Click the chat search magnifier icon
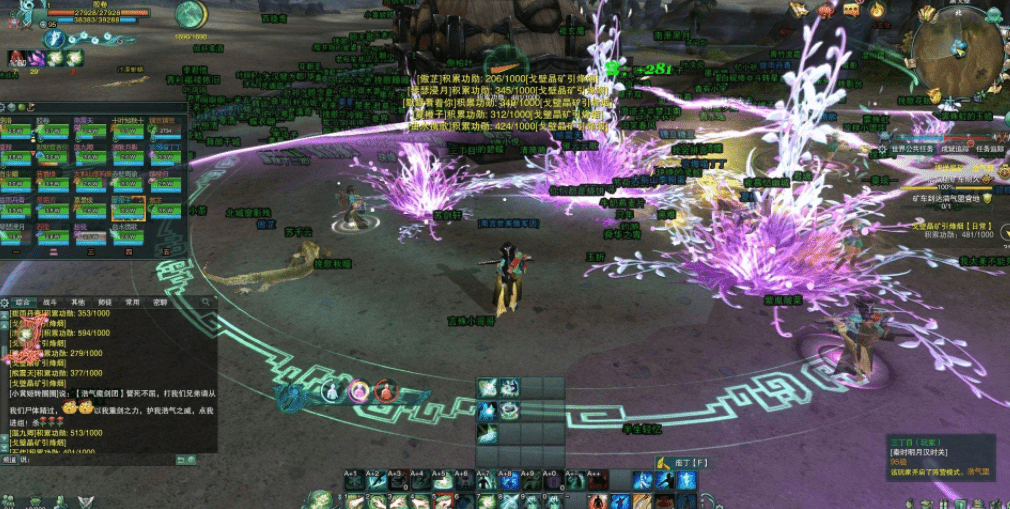The height and width of the screenshot is (509, 1010). pyautogui.click(x=205, y=301)
